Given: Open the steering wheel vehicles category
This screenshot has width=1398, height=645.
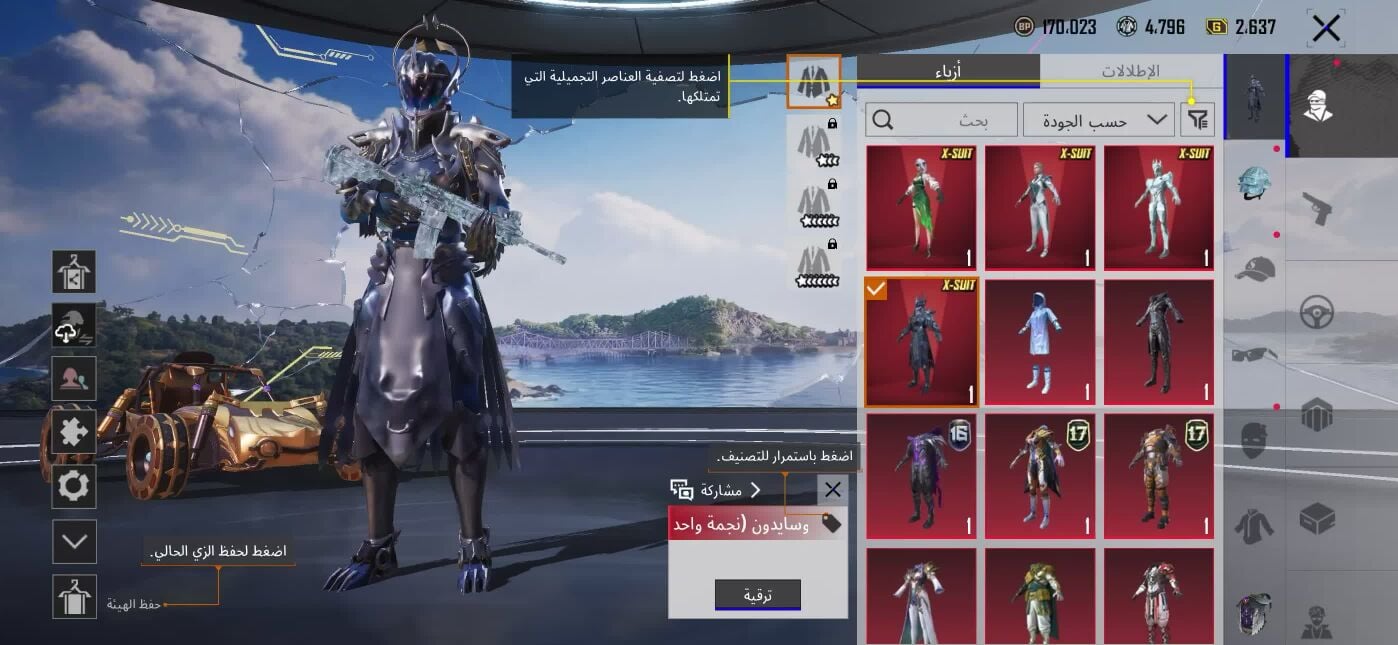Looking at the screenshot, I should (x=1317, y=313).
